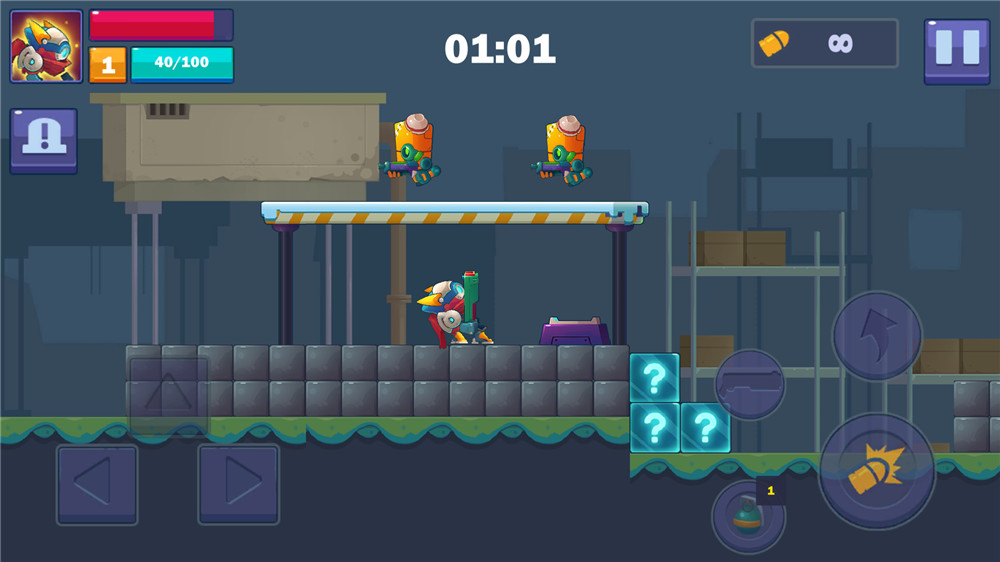
Task: Switch weapon with the rifle button
Action: (750, 384)
